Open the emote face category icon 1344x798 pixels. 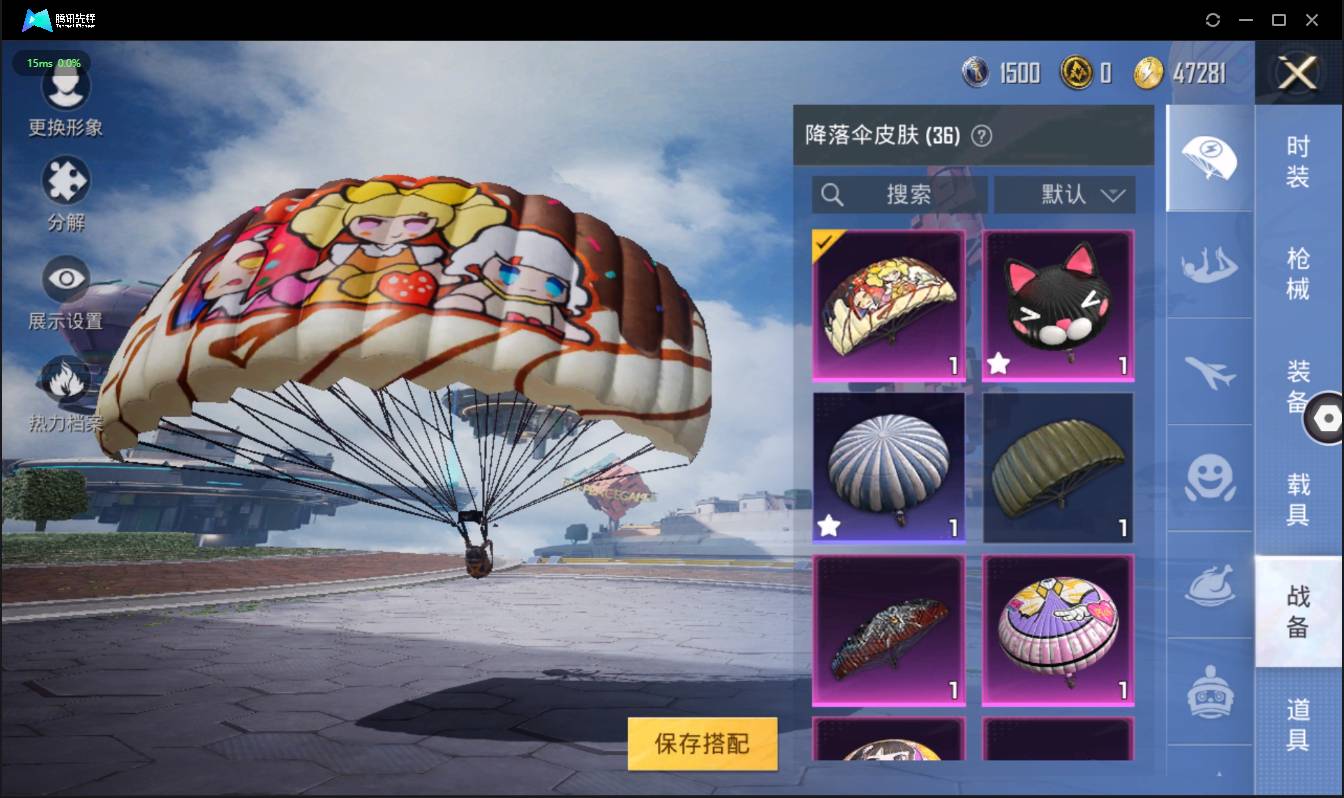click(1209, 480)
